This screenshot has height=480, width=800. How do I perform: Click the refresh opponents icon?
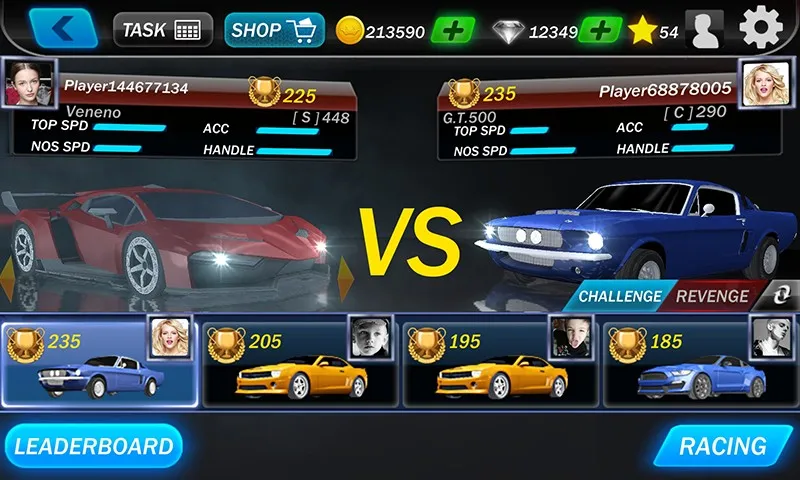777,296
